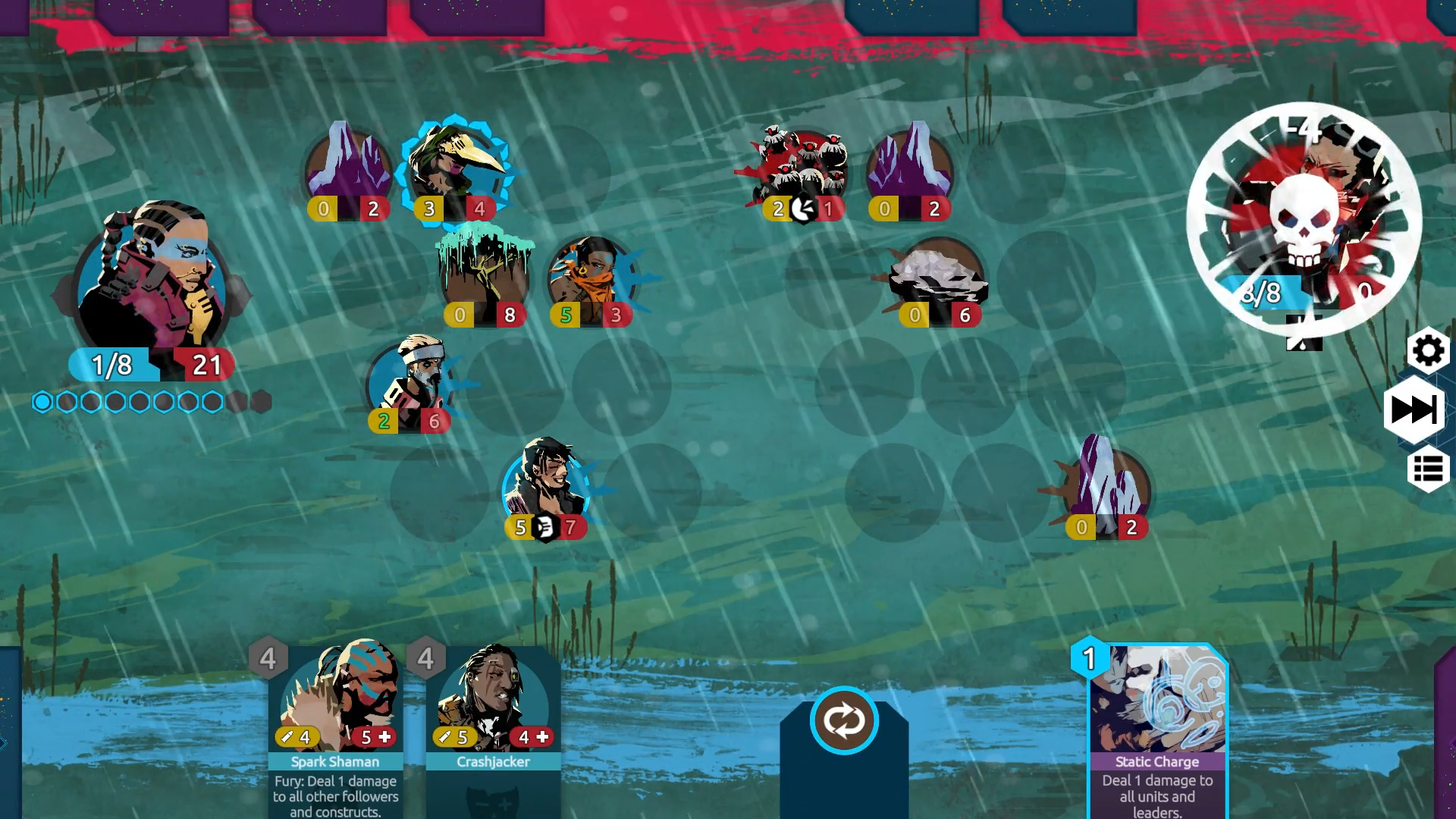Click the fast-forward end turn button
This screenshot has width=1456, height=819.
pyautogui.click(x=1414, y=410)
